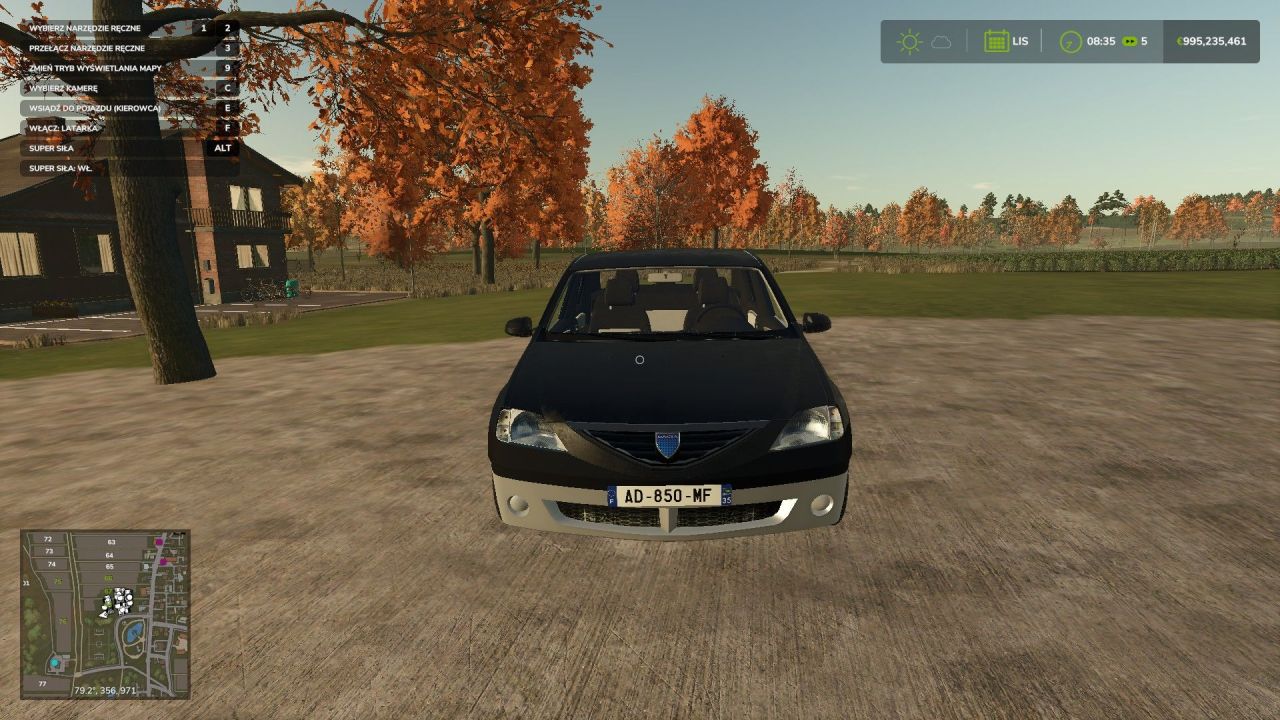Click the coordinates display under the minimap
Screen dimensions: 1280x720
tap(105, 690)
